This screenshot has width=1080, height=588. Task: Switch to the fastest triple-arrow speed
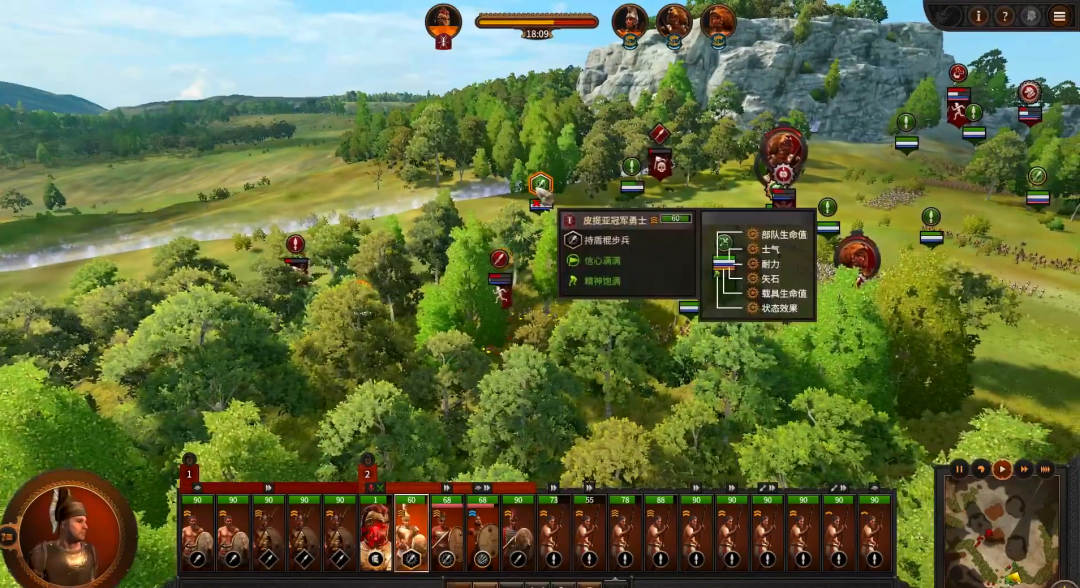point(1045,469)
